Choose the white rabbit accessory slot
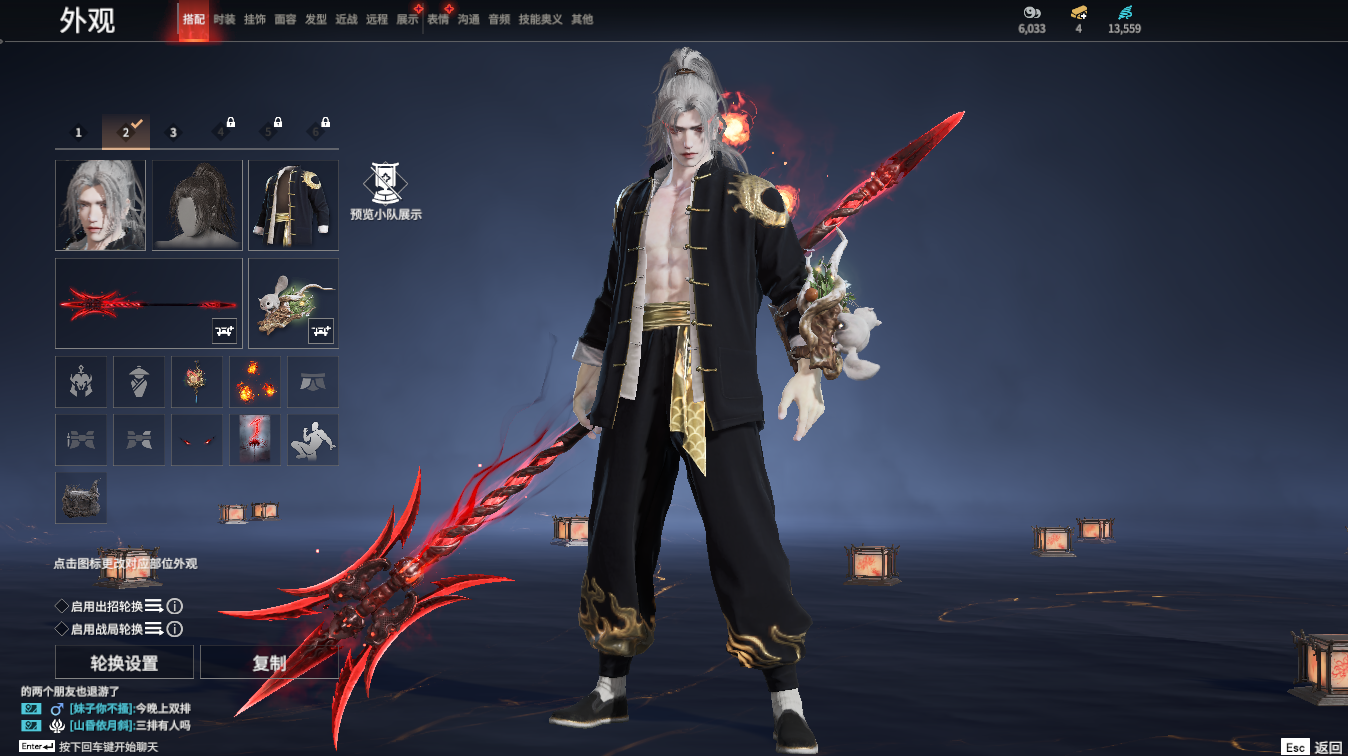 [293, 303]
